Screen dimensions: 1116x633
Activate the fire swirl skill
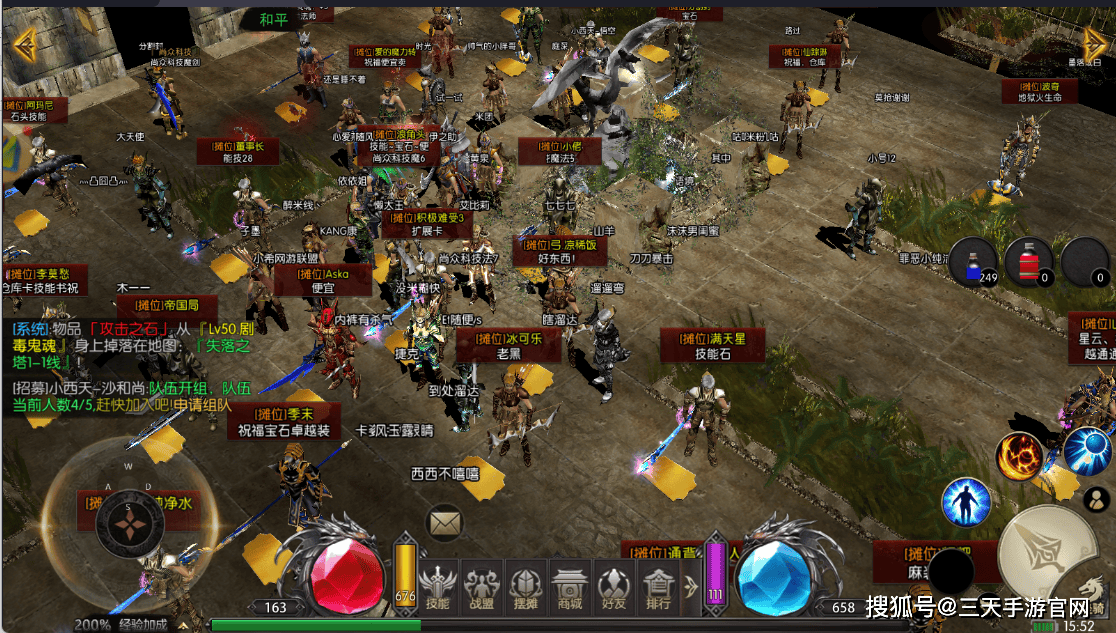[1019, 456]
